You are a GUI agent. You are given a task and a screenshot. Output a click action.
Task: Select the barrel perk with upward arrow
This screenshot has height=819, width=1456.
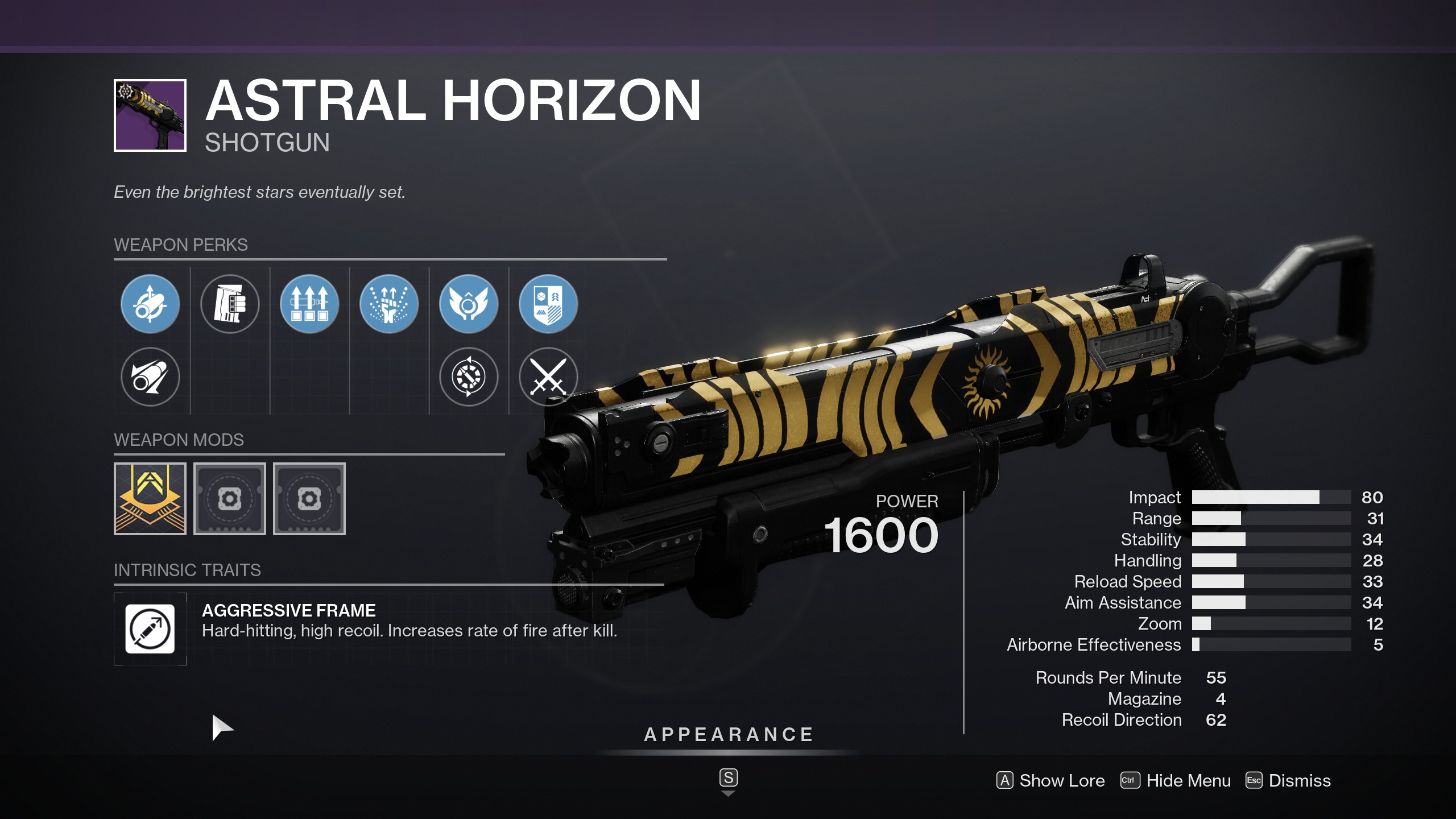click(x=150, y=304)
